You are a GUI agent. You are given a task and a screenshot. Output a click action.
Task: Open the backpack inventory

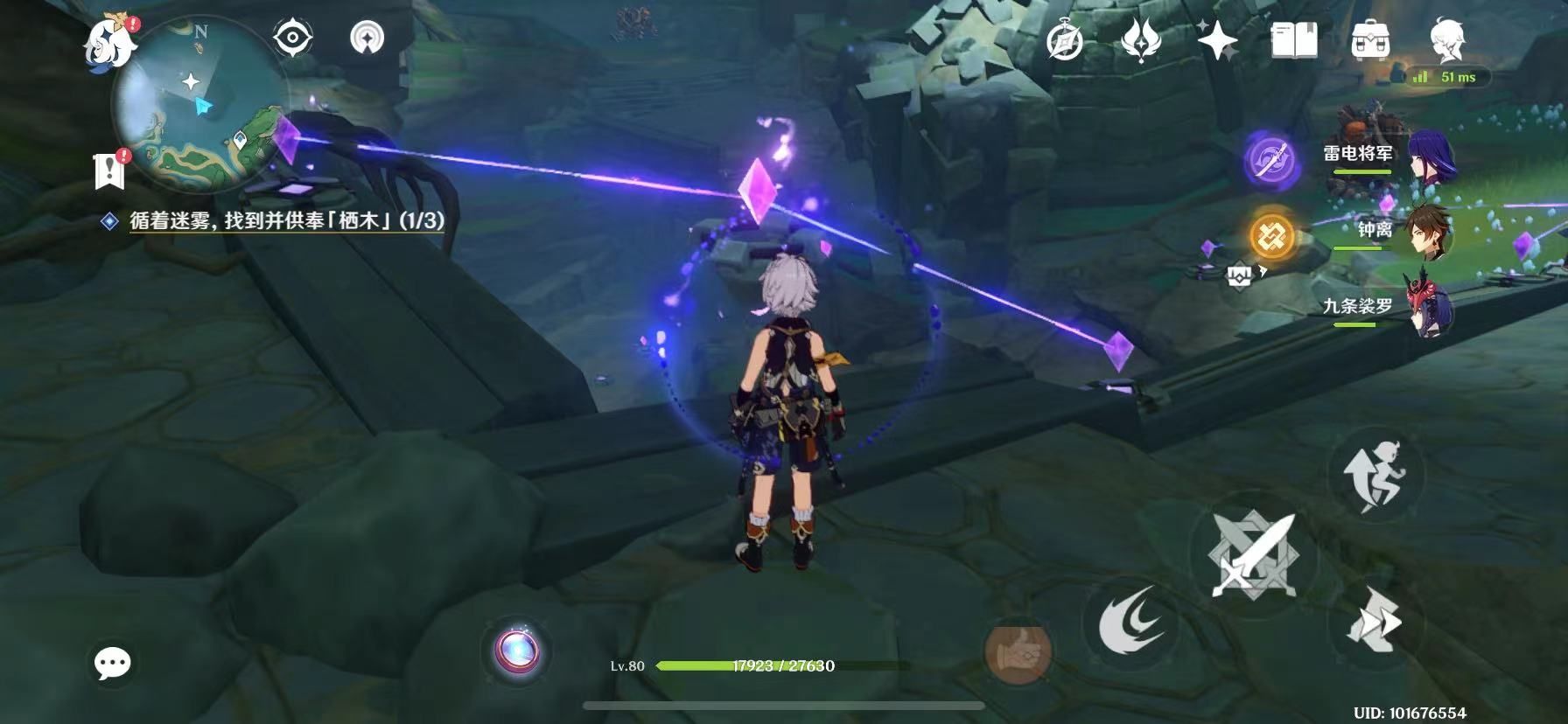[1369, 40]
